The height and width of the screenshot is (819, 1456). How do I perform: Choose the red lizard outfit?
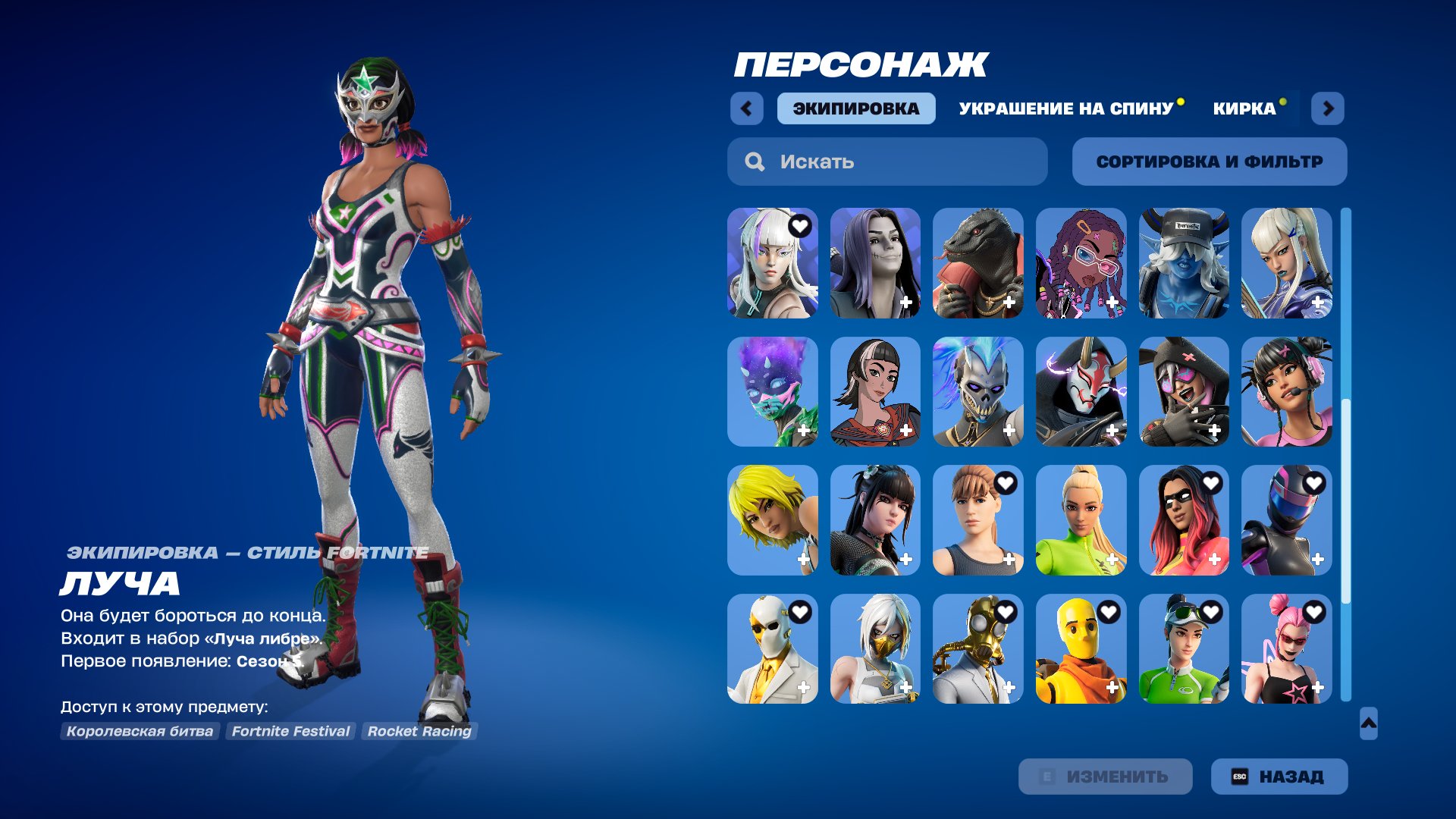click(x=977, y=263)
